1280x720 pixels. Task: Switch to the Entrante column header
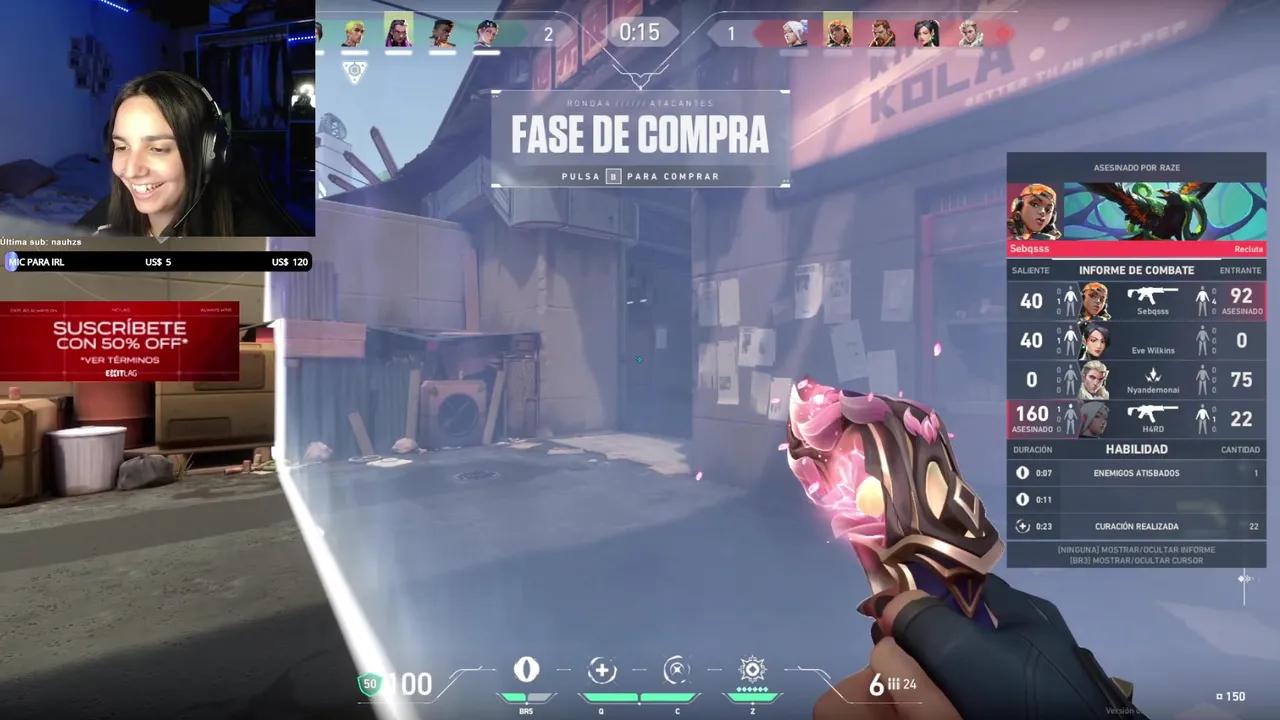1240,270
